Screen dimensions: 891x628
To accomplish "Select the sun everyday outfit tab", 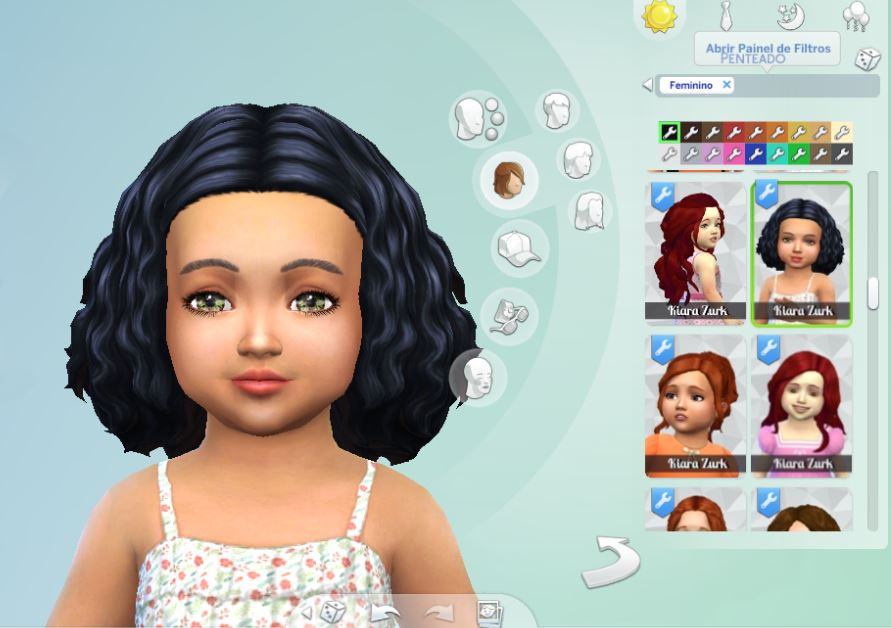I will 660,16.
